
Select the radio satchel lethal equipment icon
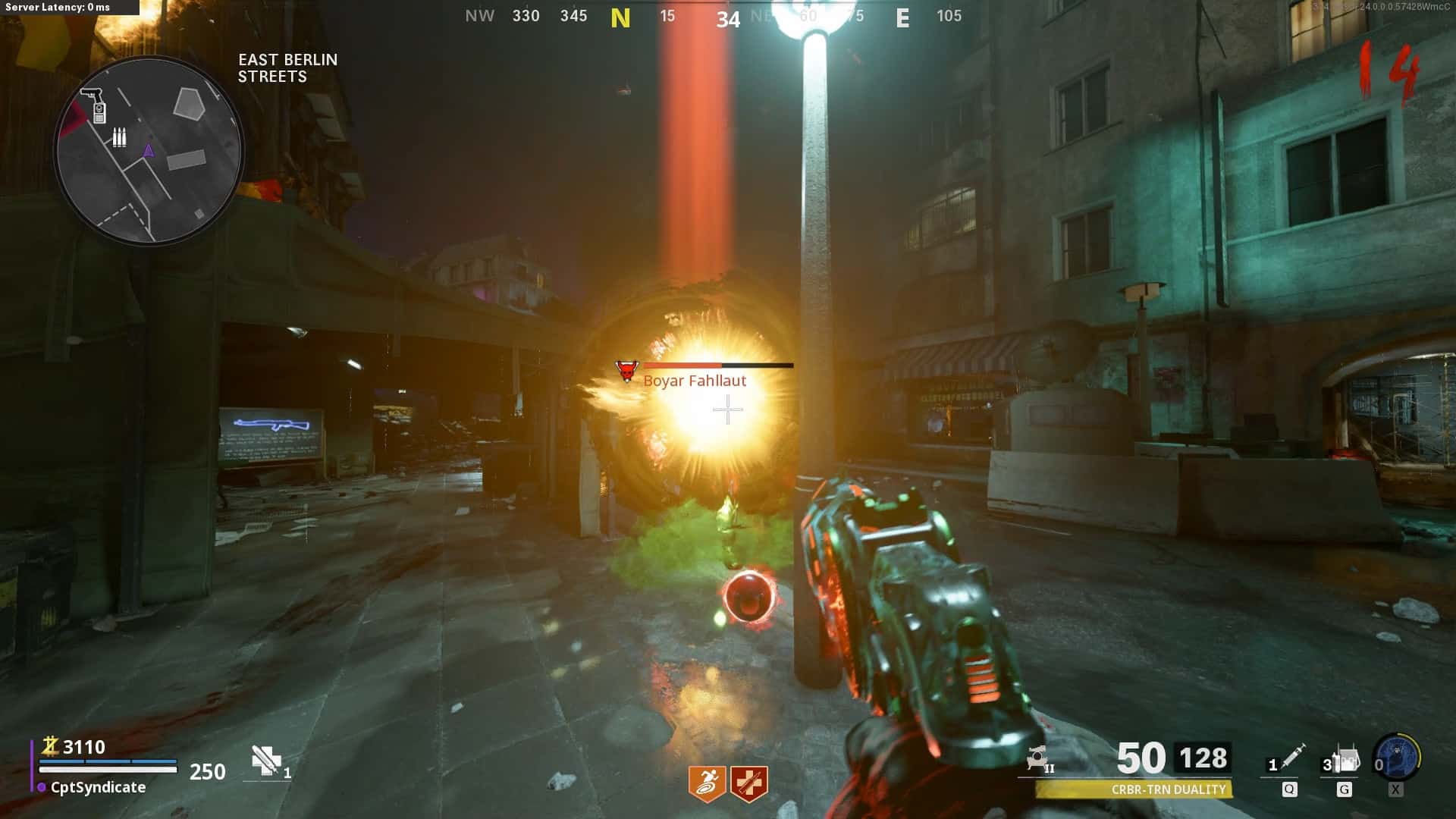[1345, 760]
